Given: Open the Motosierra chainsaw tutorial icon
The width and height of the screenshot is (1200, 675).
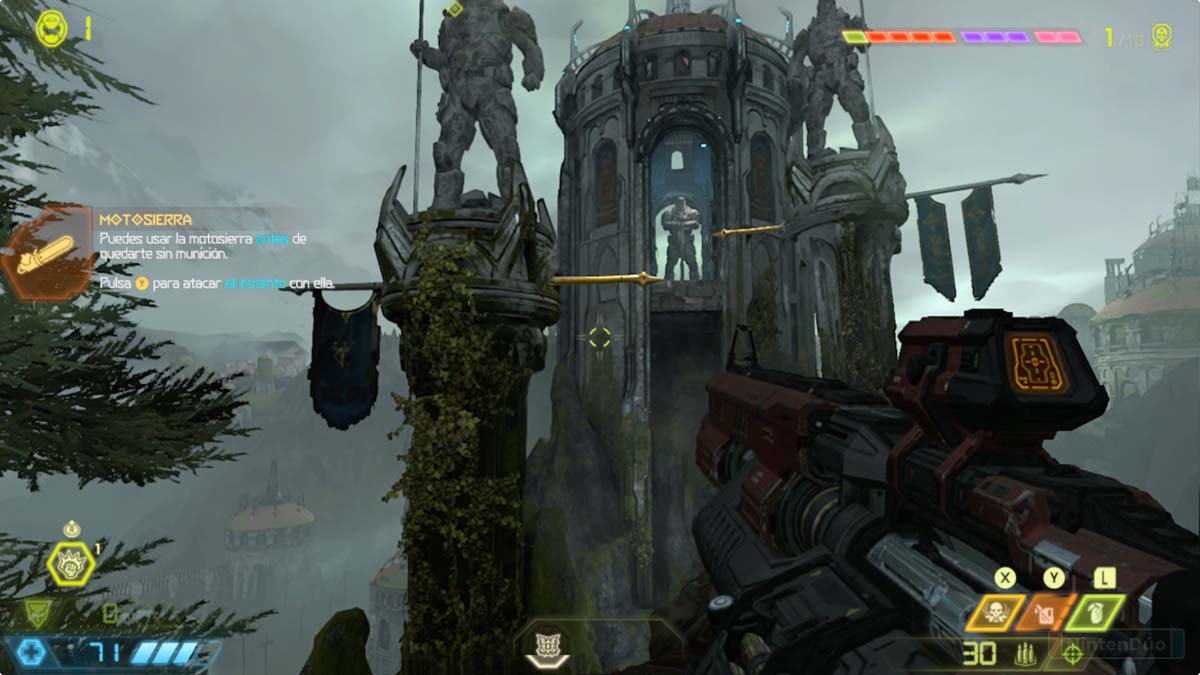Looking at the screenshot, I should click(46, 253).
